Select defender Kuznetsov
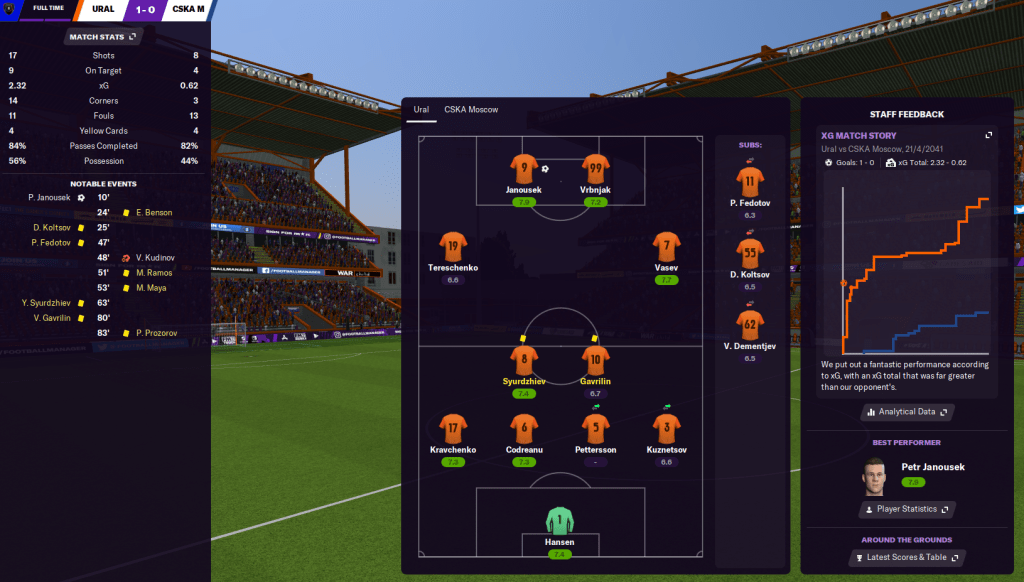The image size is (1024, 582). click(x=666, y=431)
